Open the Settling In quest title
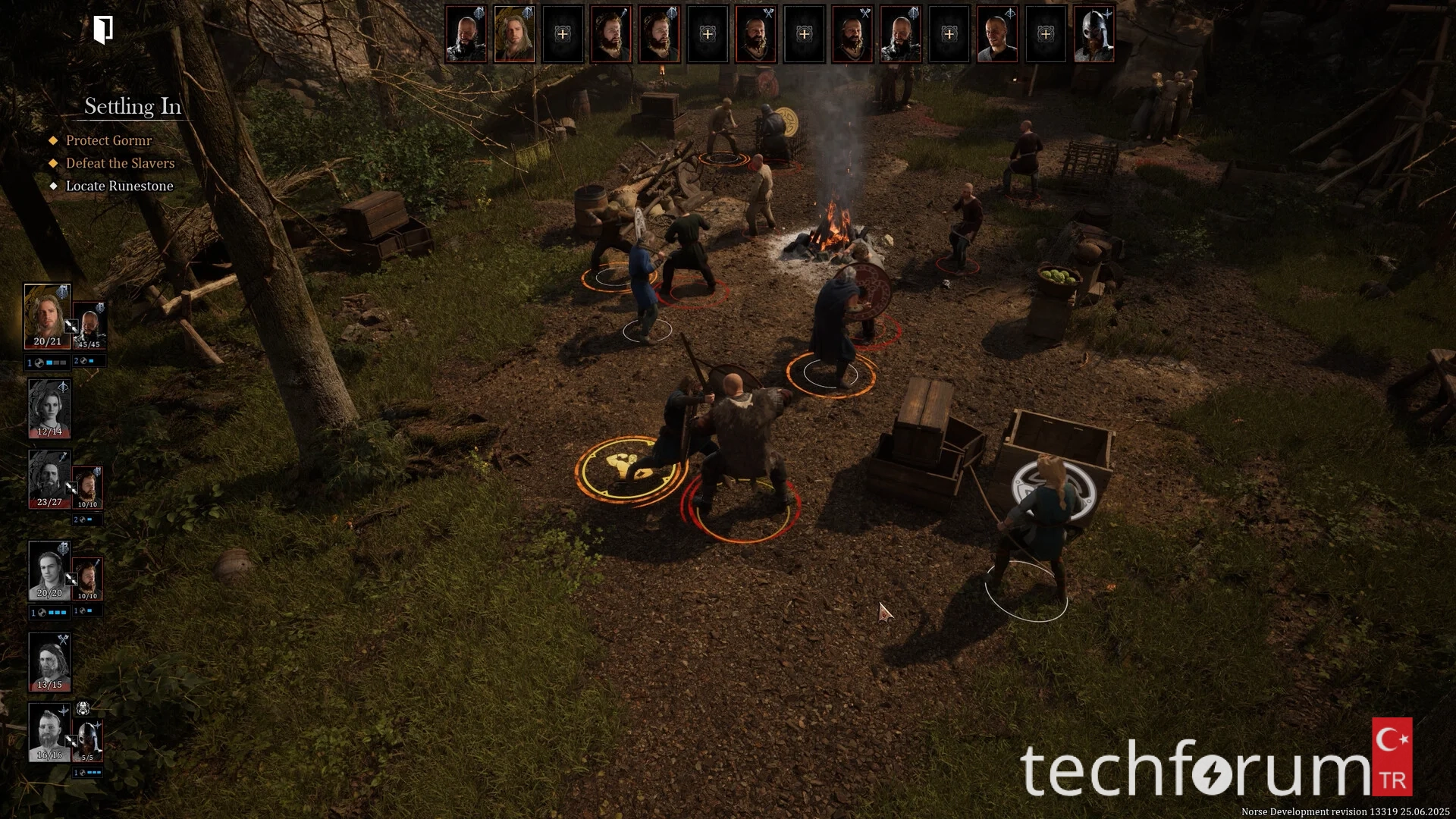The width and height of the screenshot is (1456, 819). click(x=133, y=106)
